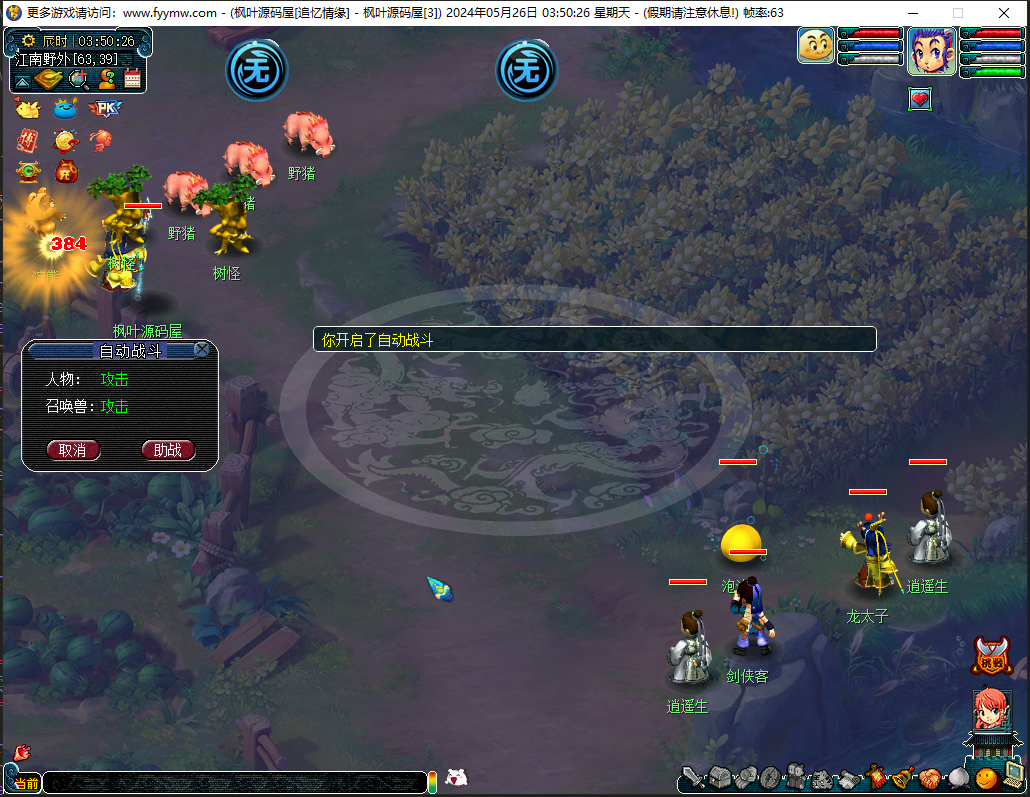
Task: Open the calendar icon under the location
Action: 132,79
